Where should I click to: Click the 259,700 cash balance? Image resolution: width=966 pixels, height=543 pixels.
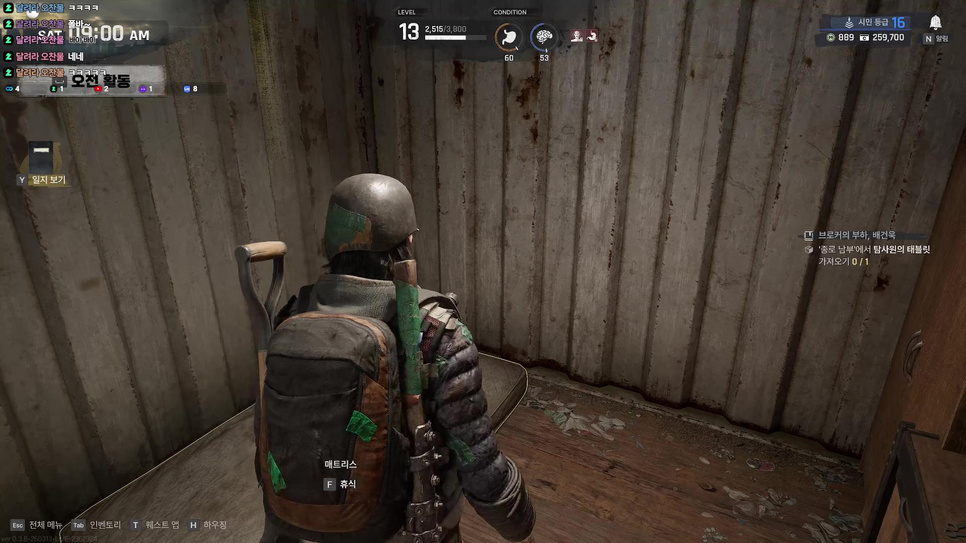(x=882, y=38)
